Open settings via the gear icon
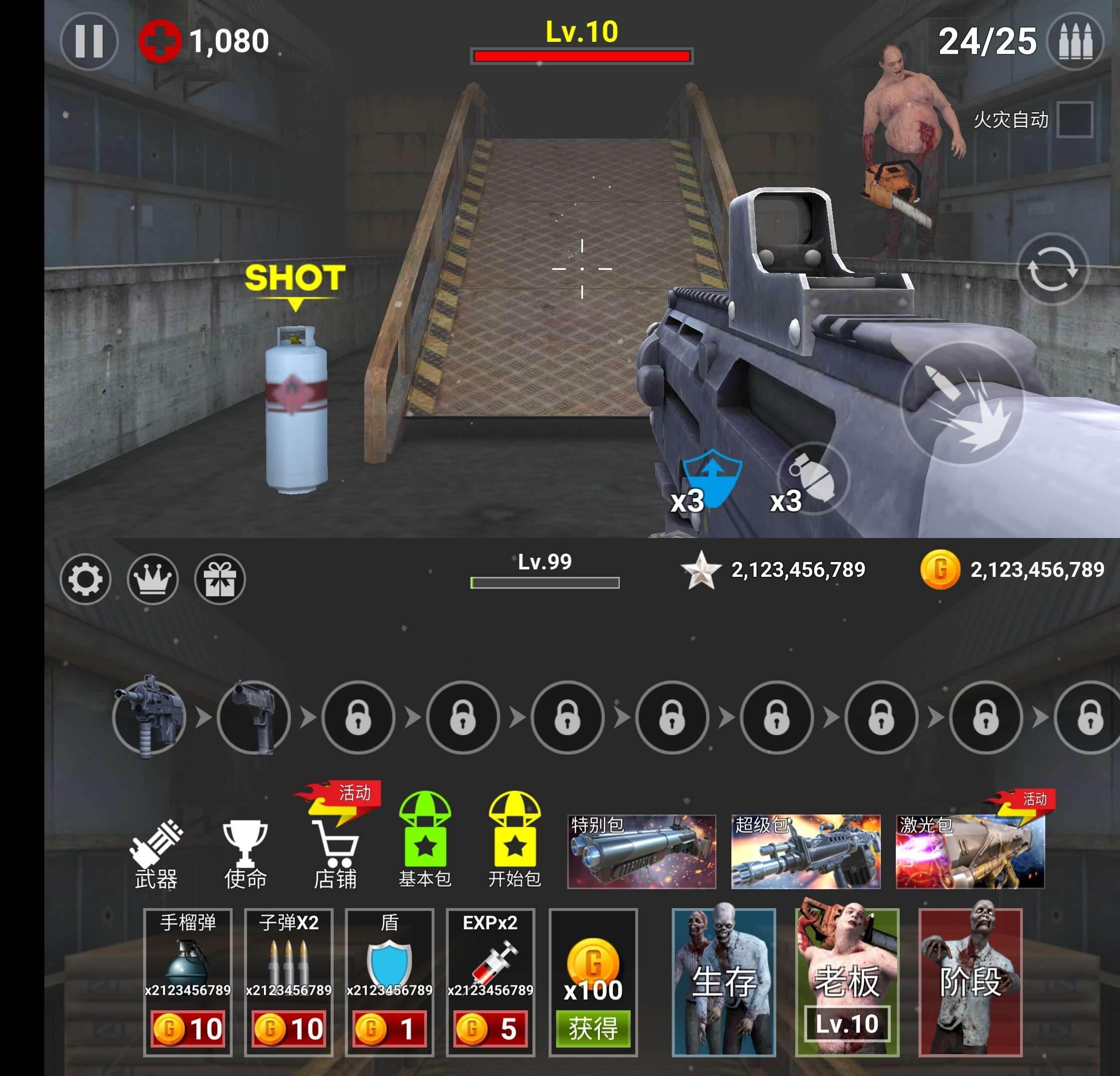This screenshot has height=1076, width=1120. (86, 579)
